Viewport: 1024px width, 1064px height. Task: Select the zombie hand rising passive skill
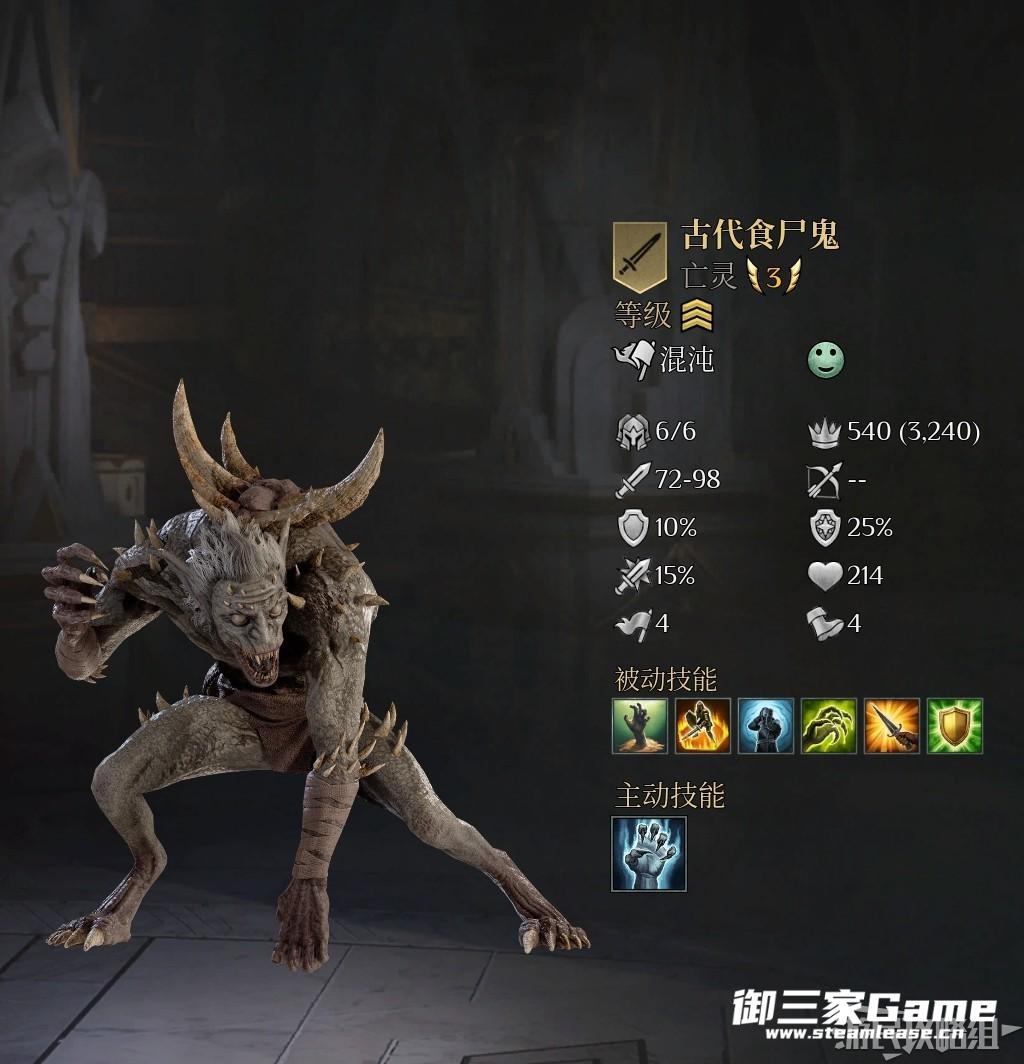click(x=640, y=726)
